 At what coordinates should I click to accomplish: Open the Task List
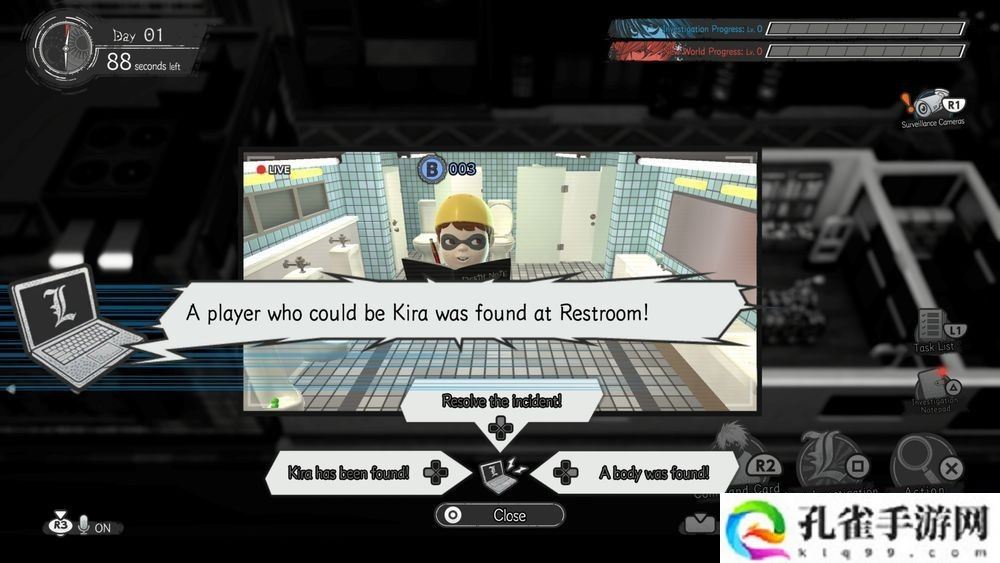[934, 330]
